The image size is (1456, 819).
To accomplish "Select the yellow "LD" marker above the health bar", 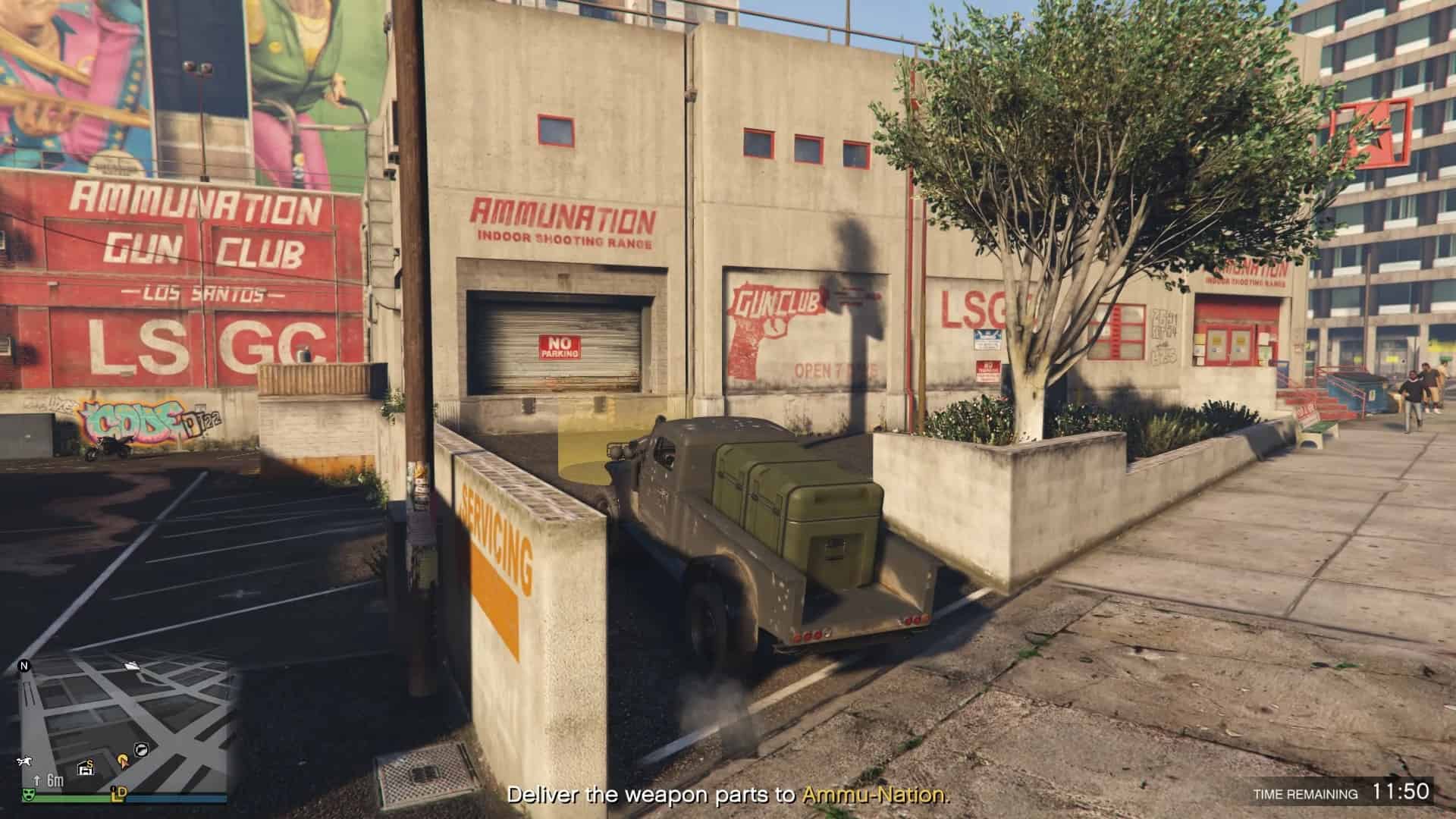I will pyautogui.click(x=118, y=795).
